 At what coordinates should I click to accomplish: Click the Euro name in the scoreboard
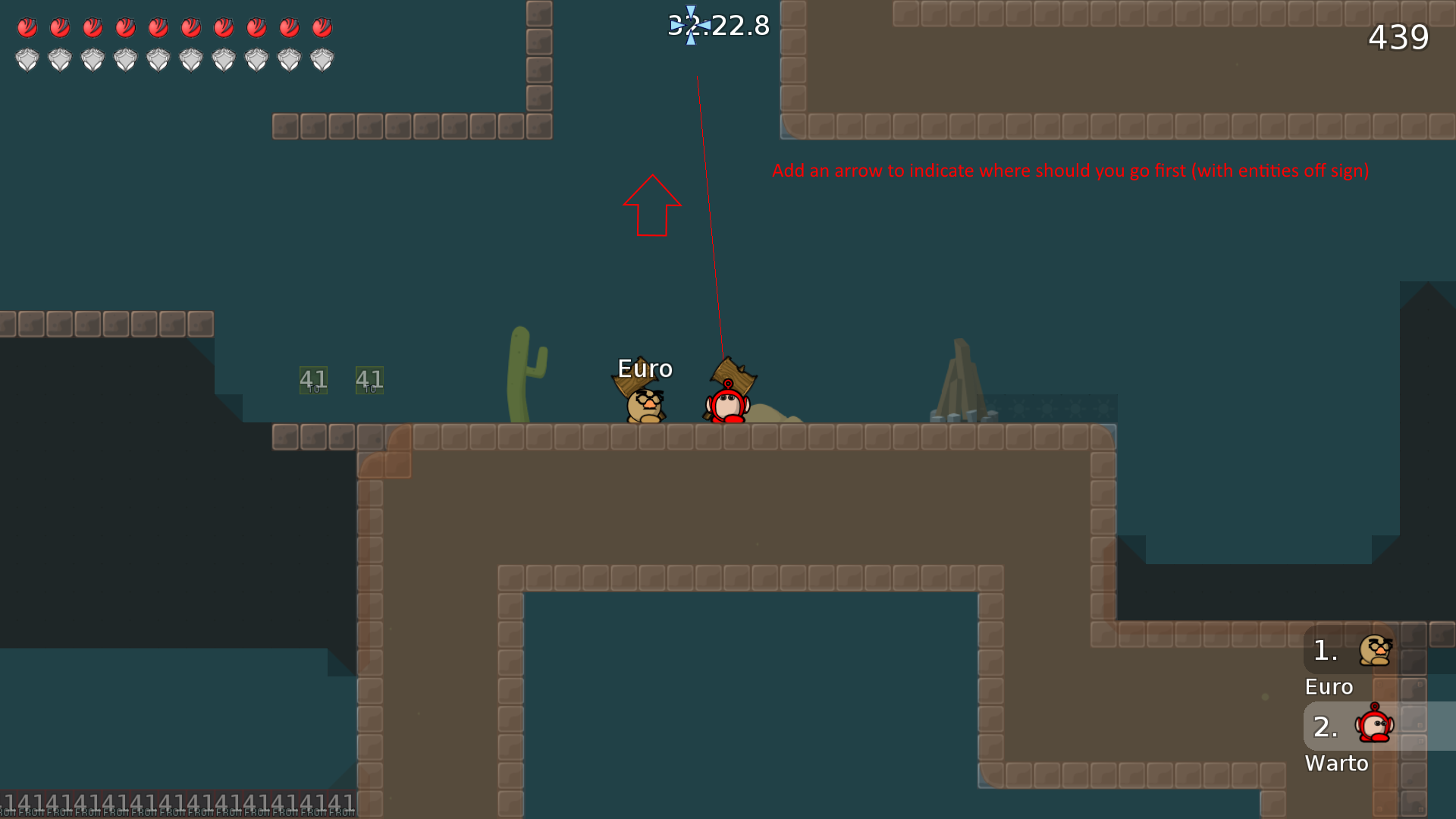(1328, 686)
